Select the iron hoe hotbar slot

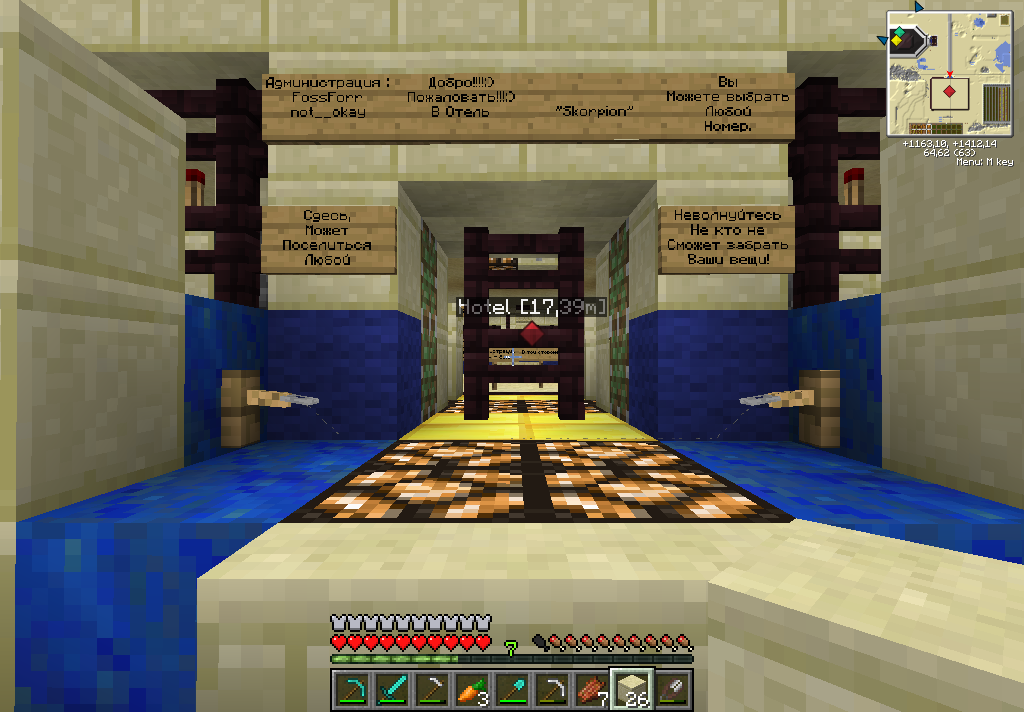(432, 688)
